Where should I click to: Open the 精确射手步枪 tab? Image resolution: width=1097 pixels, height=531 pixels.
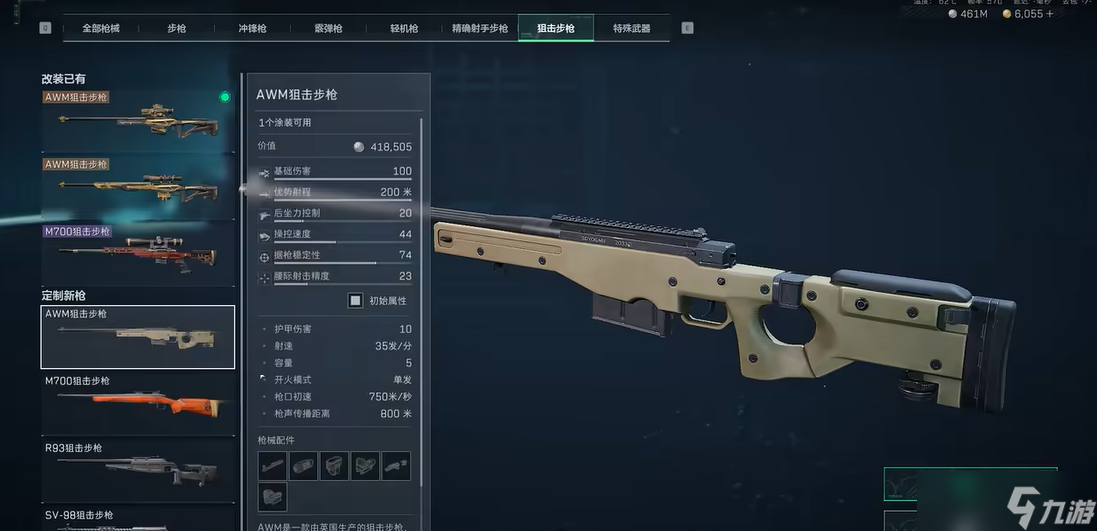pyautogui.click(x=480, y=28)
